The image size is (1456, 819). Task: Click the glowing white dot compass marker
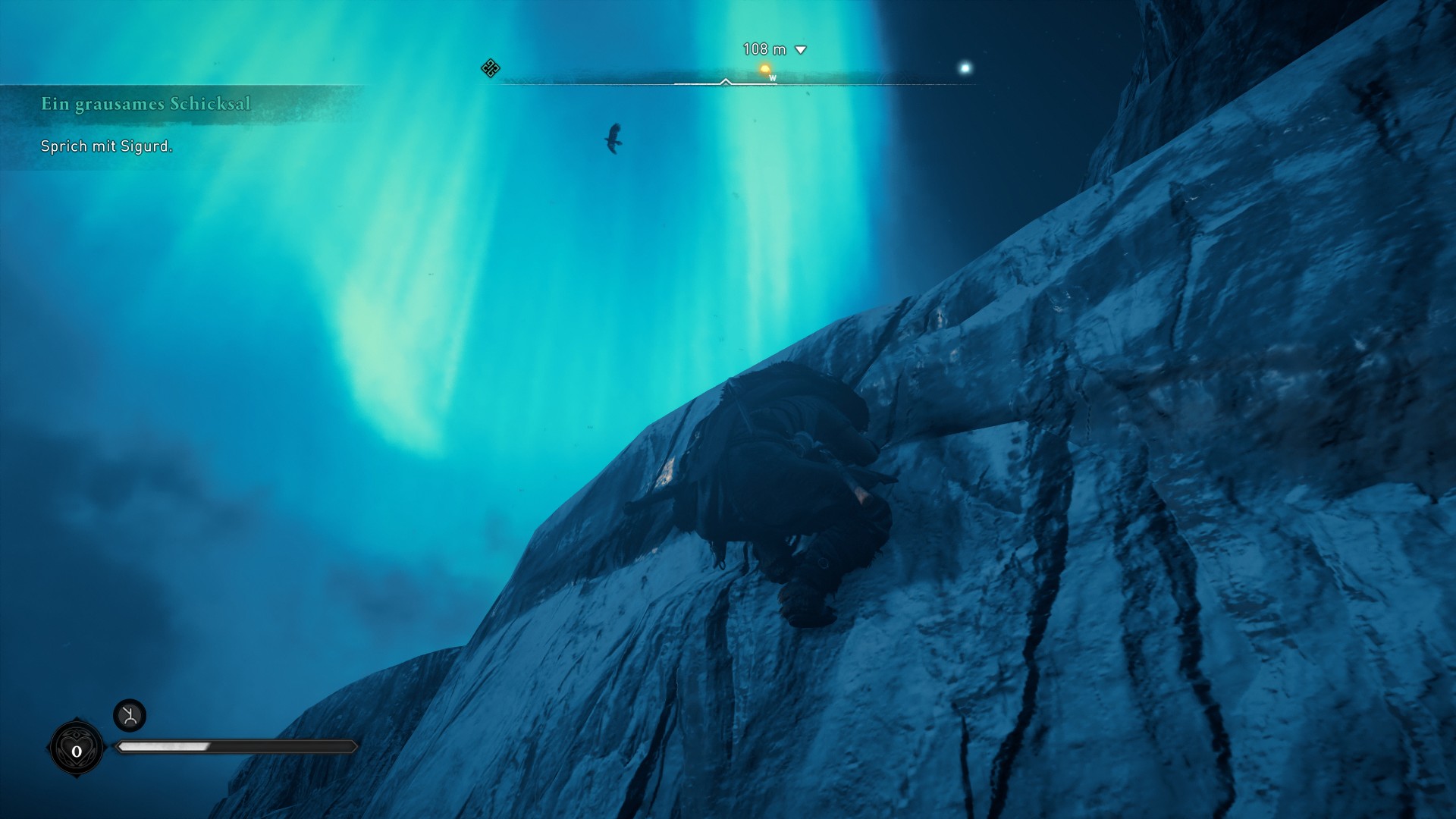[965, 68]
